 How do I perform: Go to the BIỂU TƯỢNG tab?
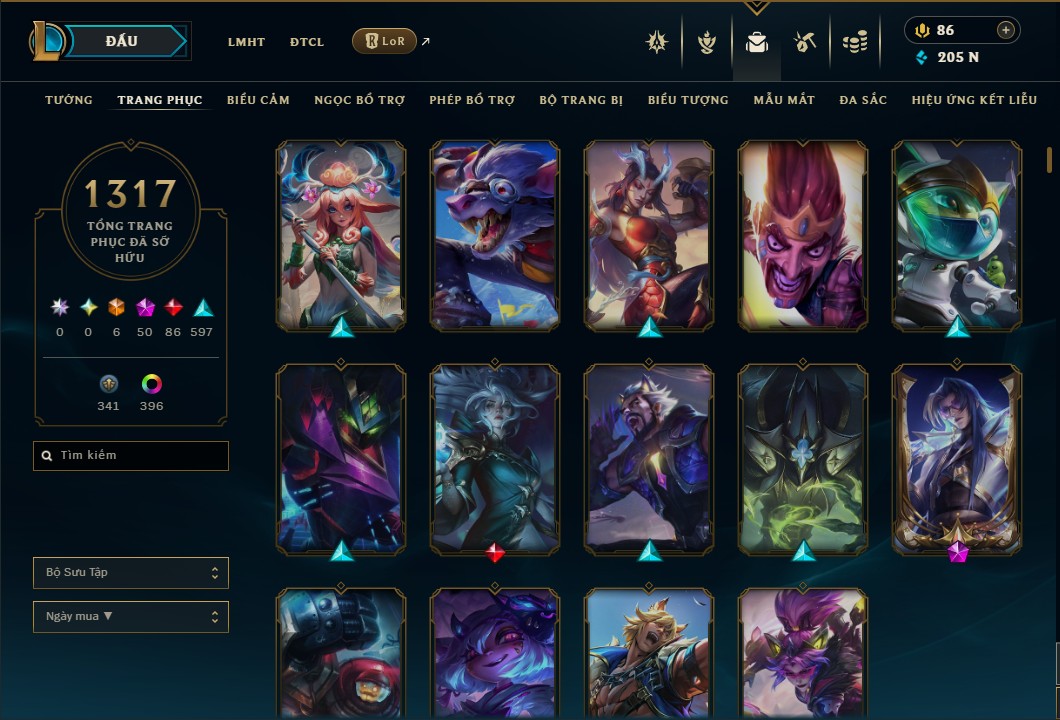point(688,100)
